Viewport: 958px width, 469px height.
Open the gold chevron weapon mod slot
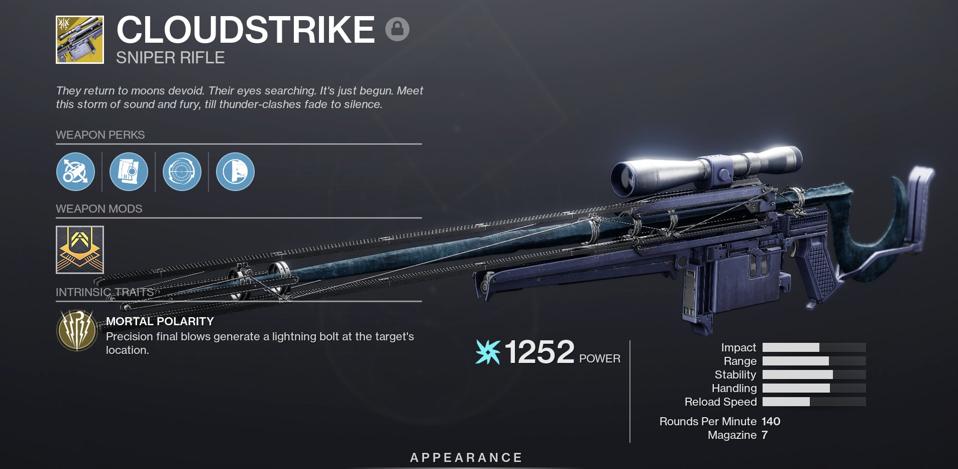tap(80, 249)
